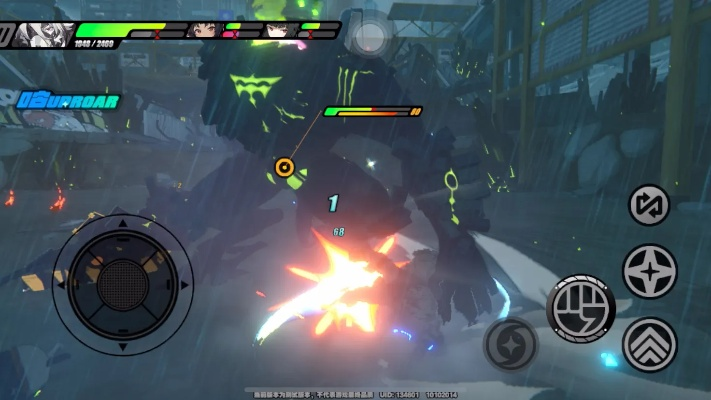This screenshot has width=711, height=400.
Task: Select the white-haired active character portrait
Action: point(43,29)
